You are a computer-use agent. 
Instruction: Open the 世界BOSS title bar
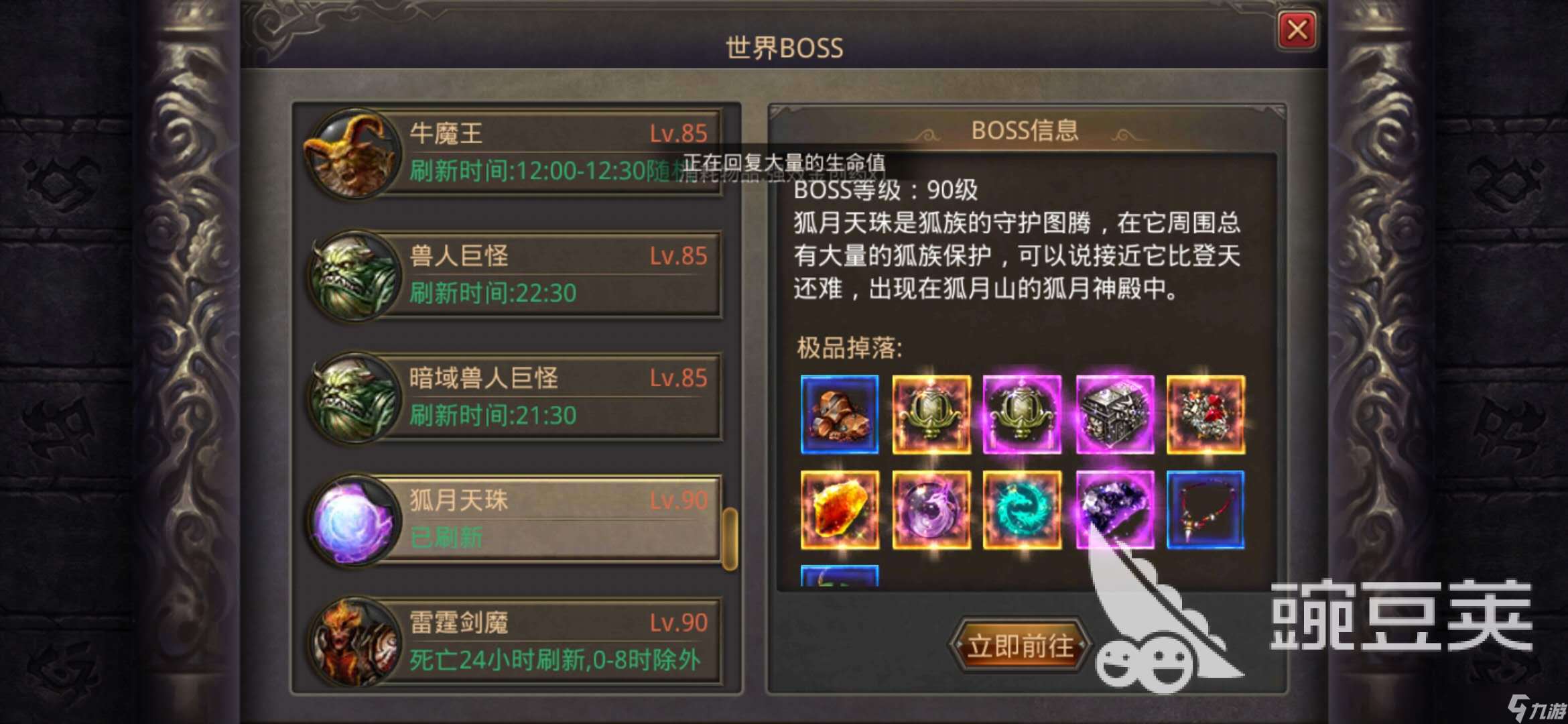coord(783,48)
